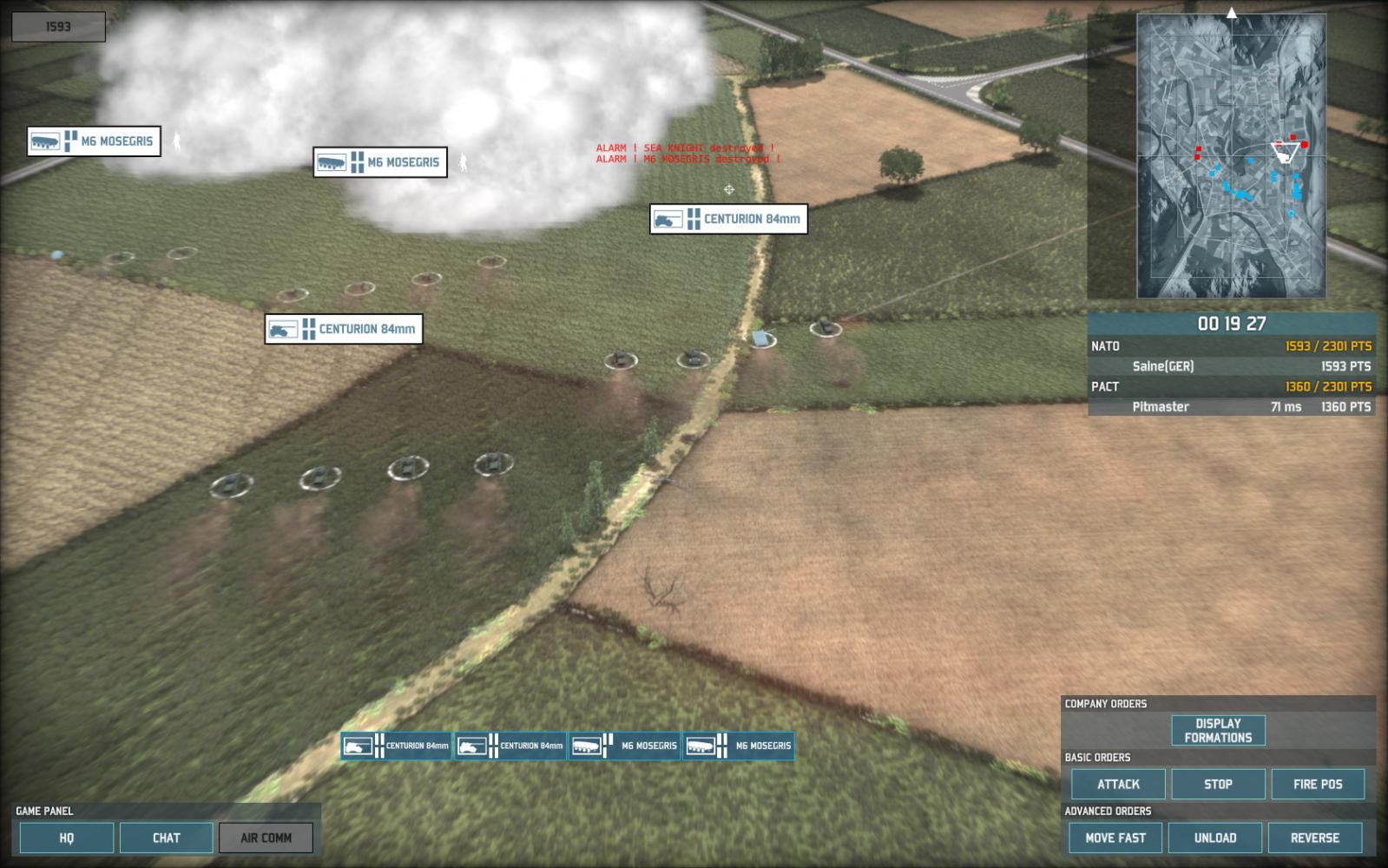Order units to Reverse

(x=1315, y=838)
